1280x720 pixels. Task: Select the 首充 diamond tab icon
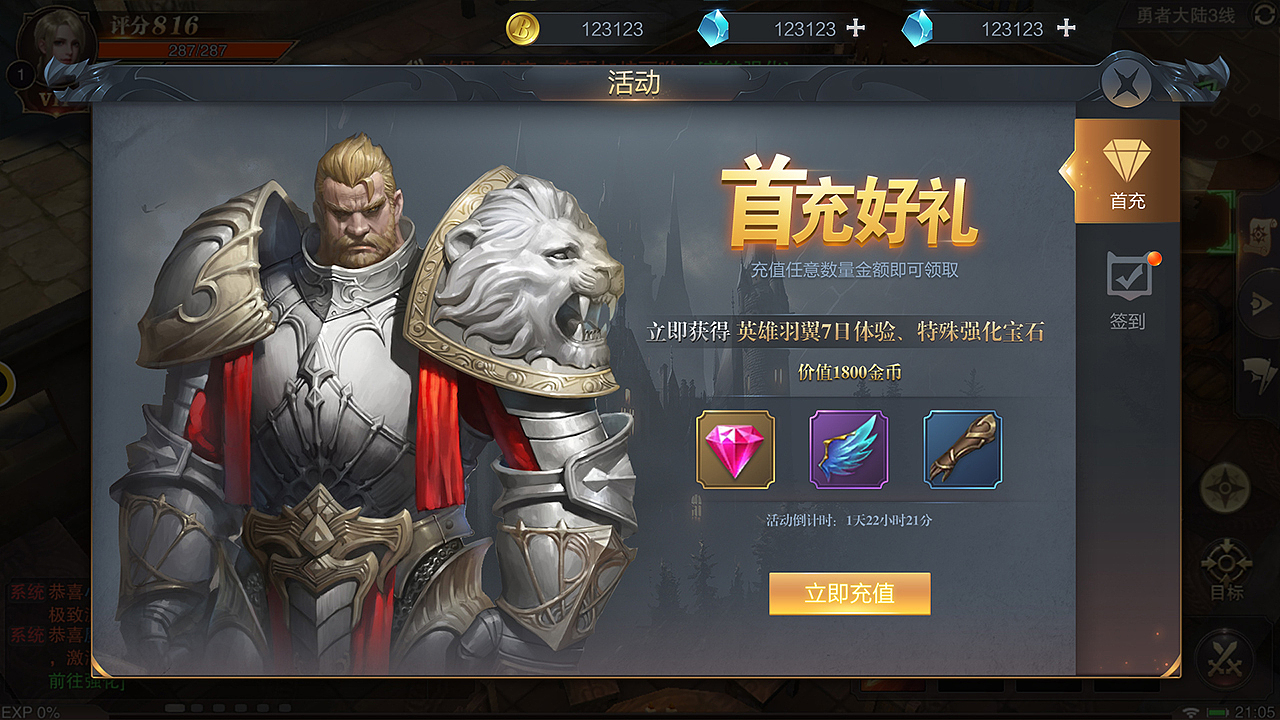(1127, 160)
